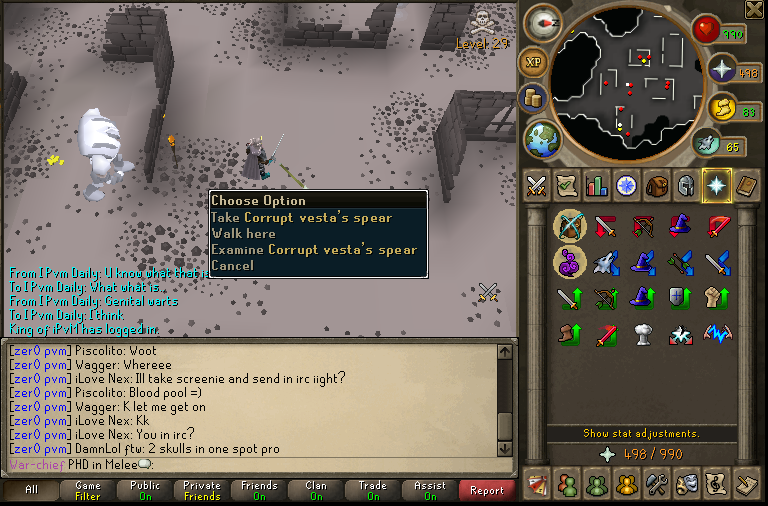Image resolution: width=768 pixels, height=506 pixels.
Task: Choose Examine Corrupt vesta's spear
Action: pos(313,250)
